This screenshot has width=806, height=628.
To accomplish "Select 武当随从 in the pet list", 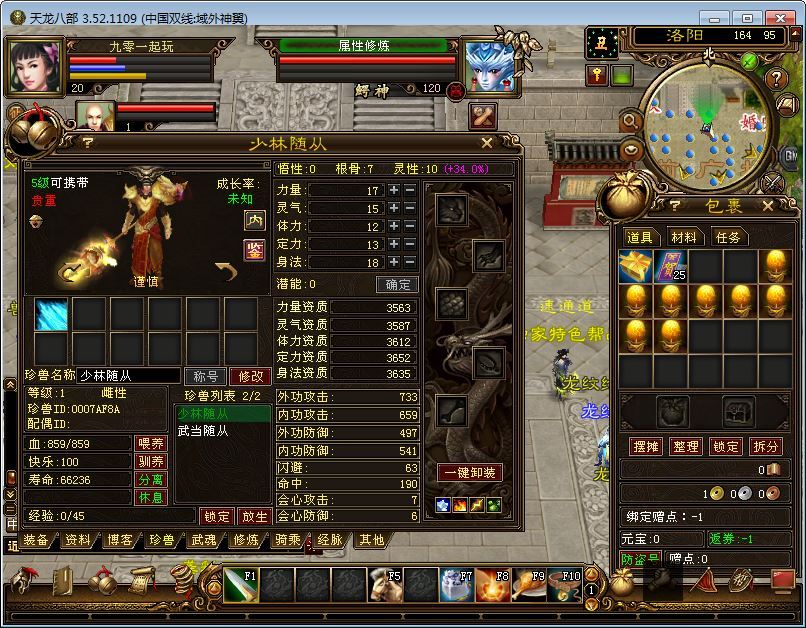I will point(204,431).
